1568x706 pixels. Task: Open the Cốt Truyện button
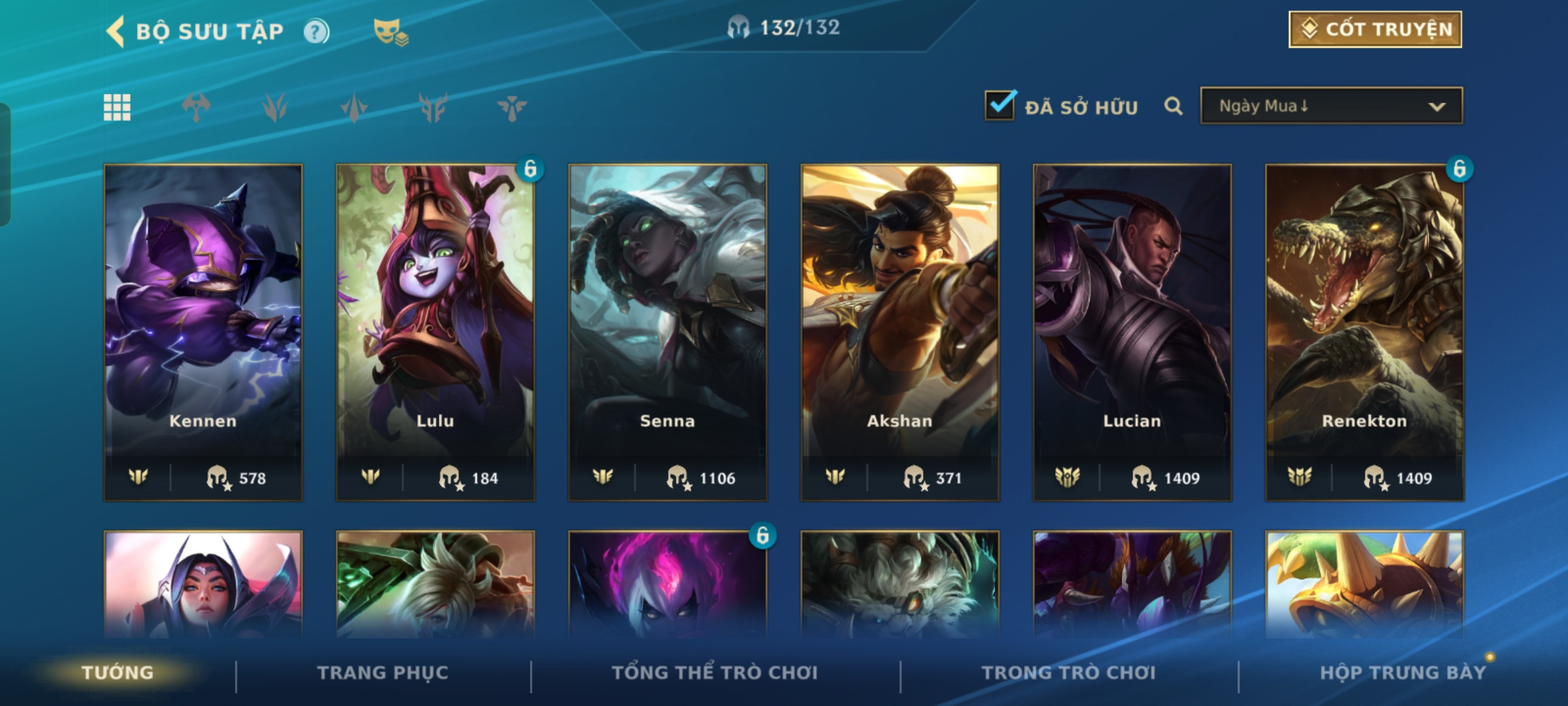click(x=1375, y=29)
